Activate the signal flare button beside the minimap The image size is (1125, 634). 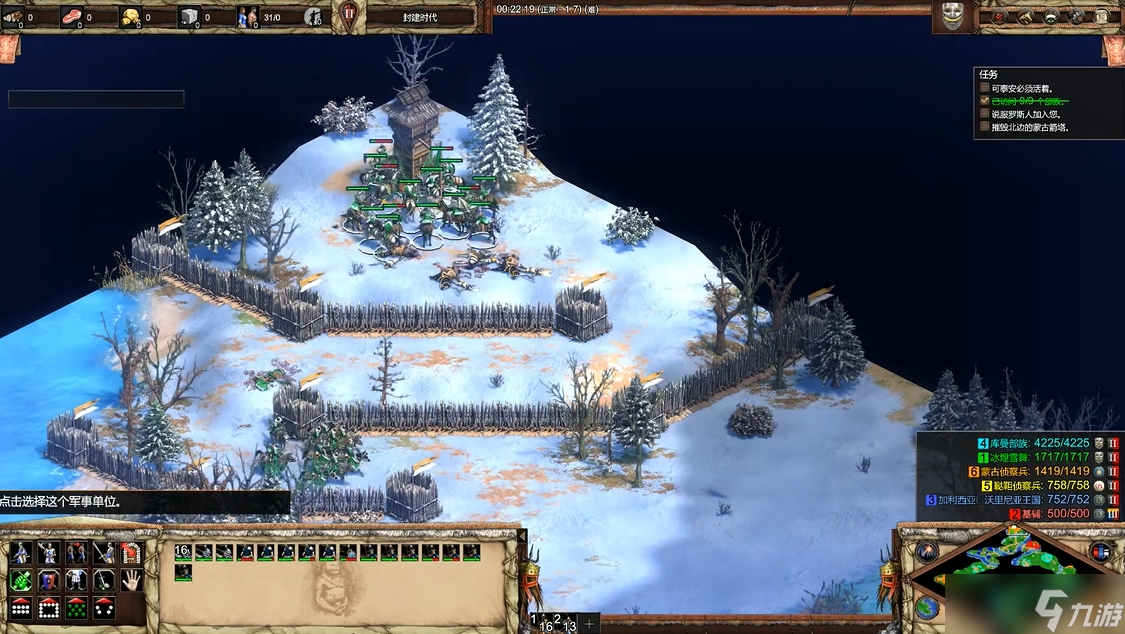pyautogui.click(x=926, y=552)
